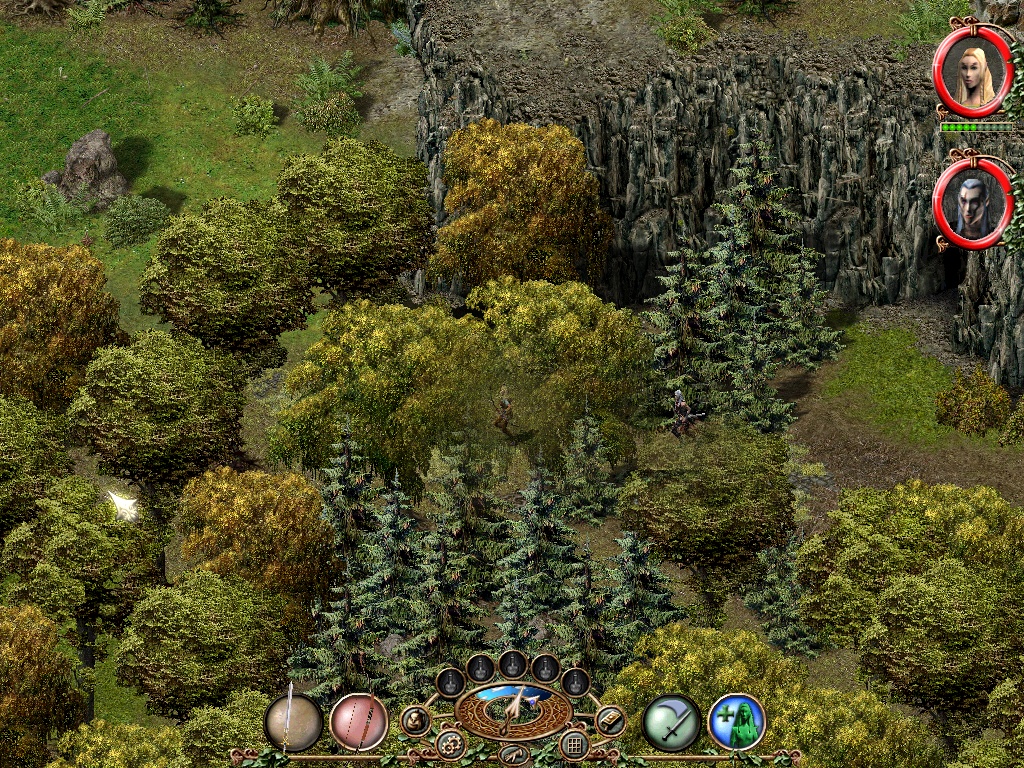Select the sword weapon slot

click(293, 722)
